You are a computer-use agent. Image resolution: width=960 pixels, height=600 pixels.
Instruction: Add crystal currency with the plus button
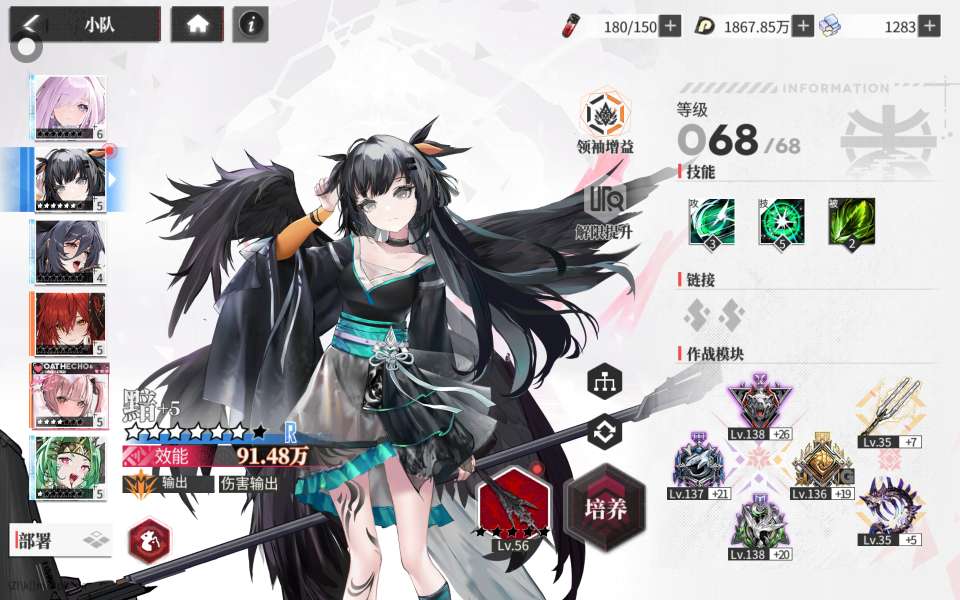point(929,27)
